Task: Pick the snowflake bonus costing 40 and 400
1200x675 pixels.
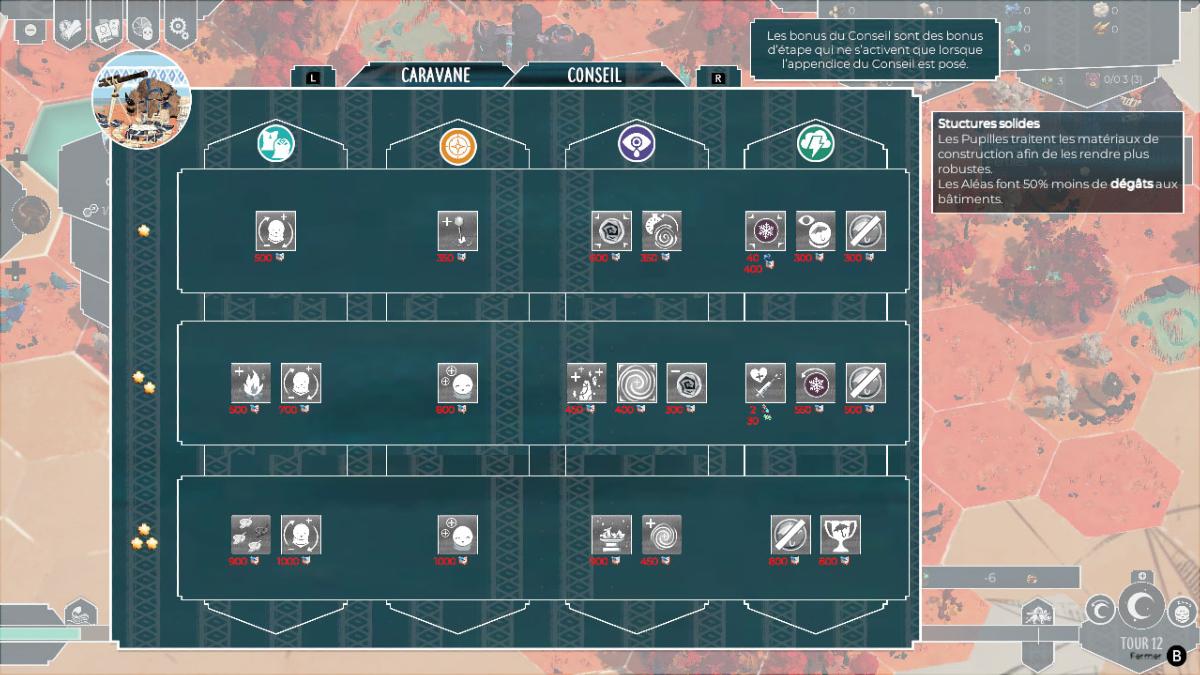Action: (x=765, y=231)
